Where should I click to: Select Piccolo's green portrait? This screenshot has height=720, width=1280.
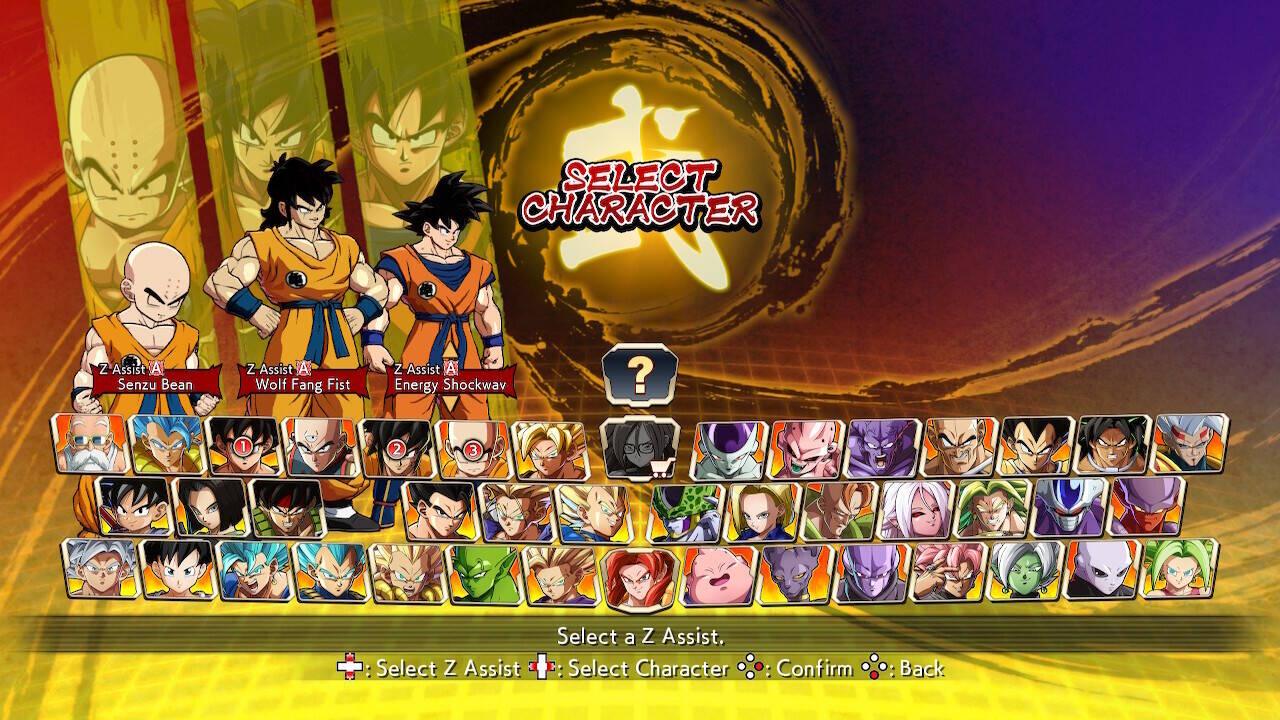coord(484,574)
